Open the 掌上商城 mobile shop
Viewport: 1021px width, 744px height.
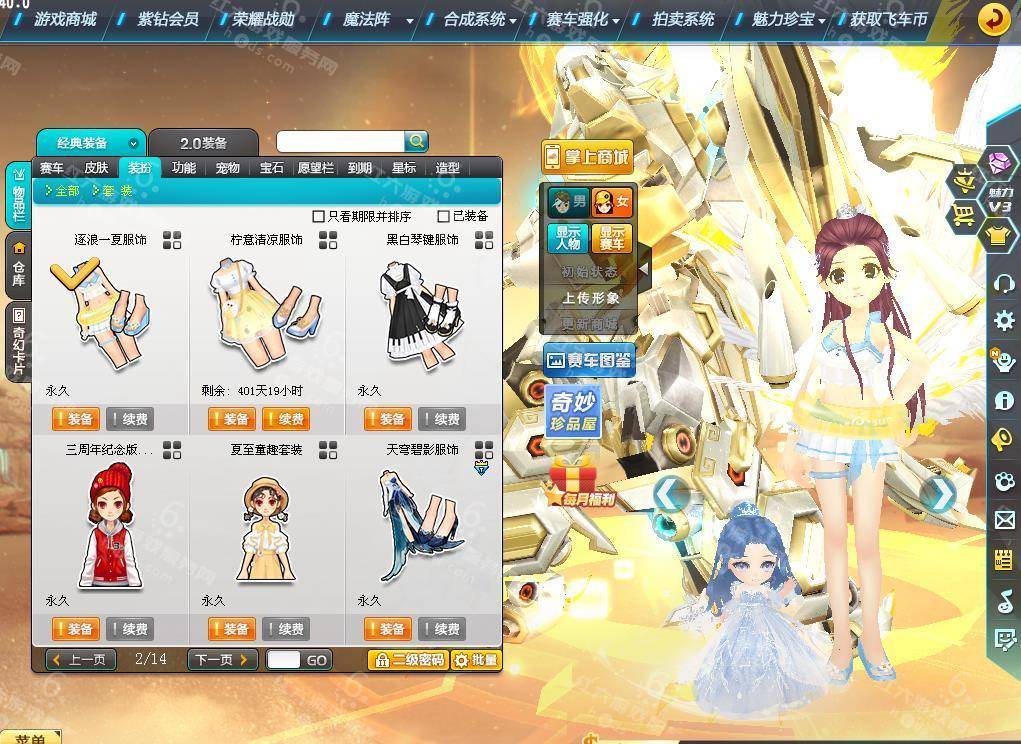[x=588, y=156]
